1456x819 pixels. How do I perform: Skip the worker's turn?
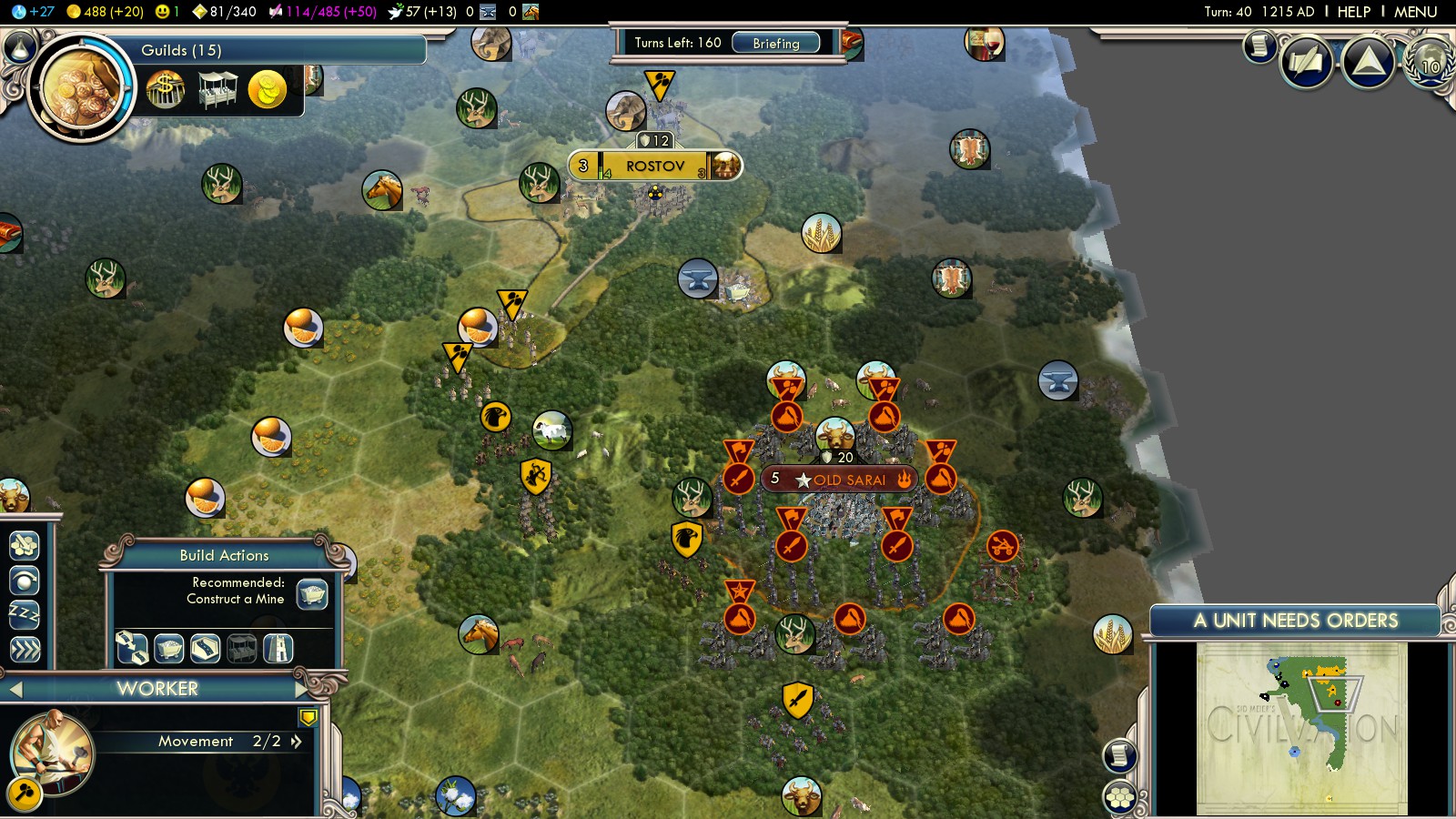coord(24,650)
